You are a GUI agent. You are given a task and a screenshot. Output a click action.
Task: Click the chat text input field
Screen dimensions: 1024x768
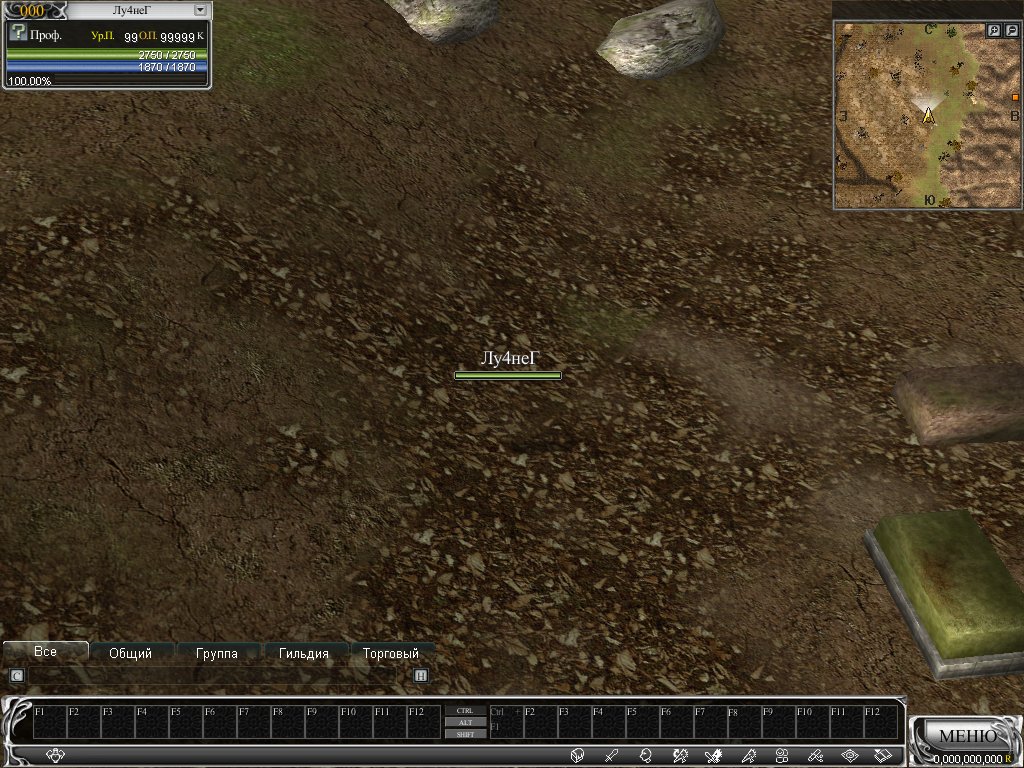218,676
